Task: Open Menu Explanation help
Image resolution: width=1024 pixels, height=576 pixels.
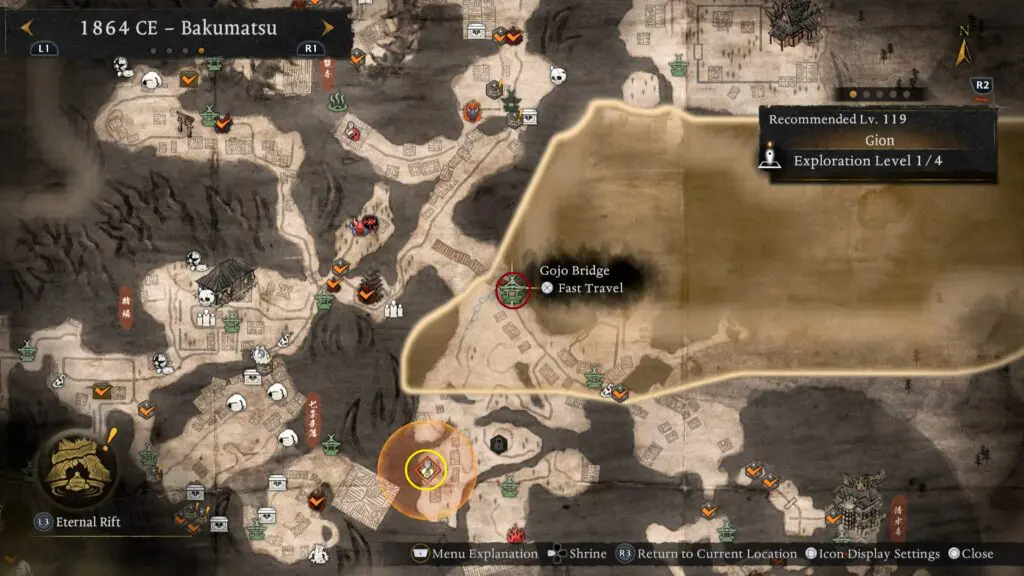Action: (476, 554)
